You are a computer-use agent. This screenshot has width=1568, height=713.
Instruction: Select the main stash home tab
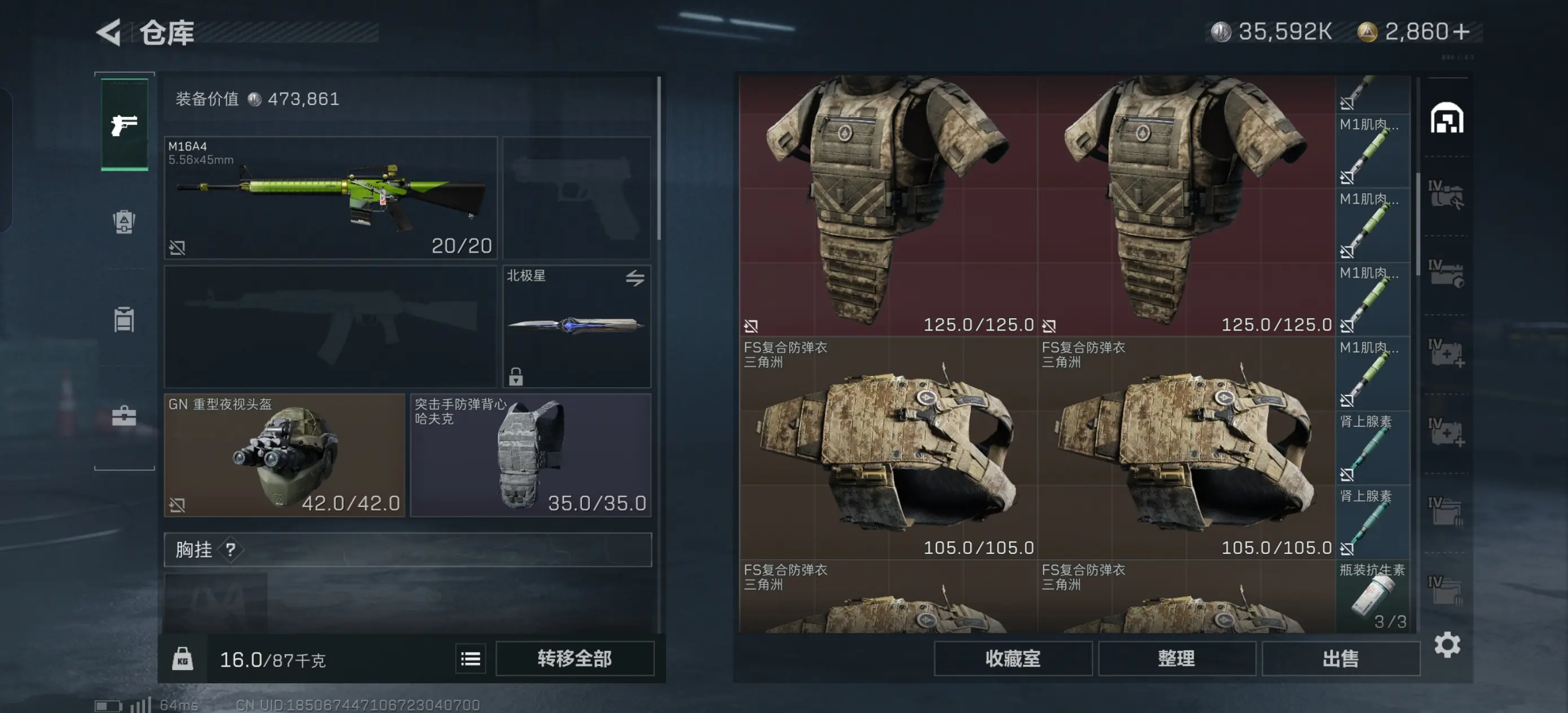pos(1447,118)
